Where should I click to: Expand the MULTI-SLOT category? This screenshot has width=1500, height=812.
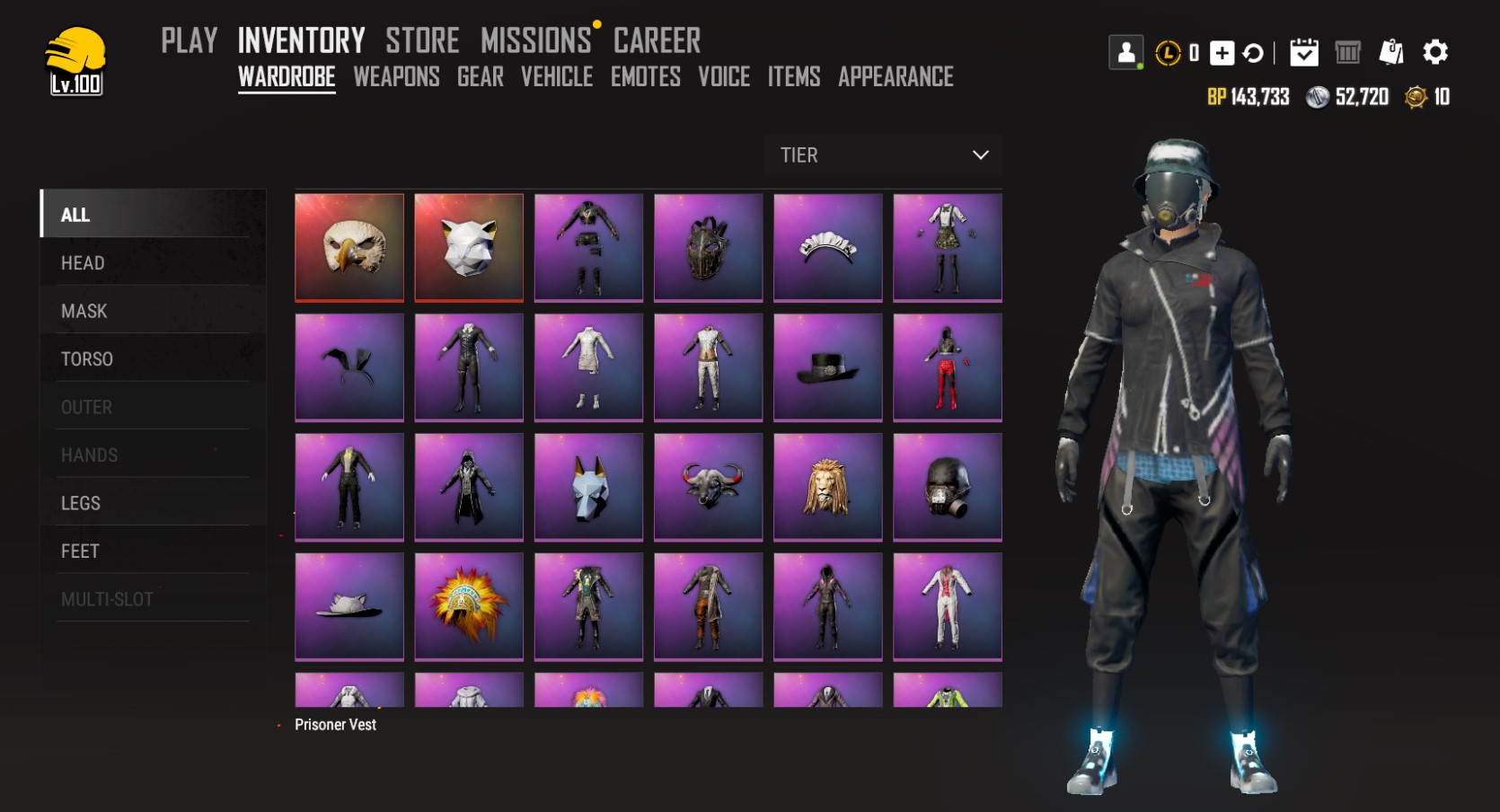pos(107,598)
